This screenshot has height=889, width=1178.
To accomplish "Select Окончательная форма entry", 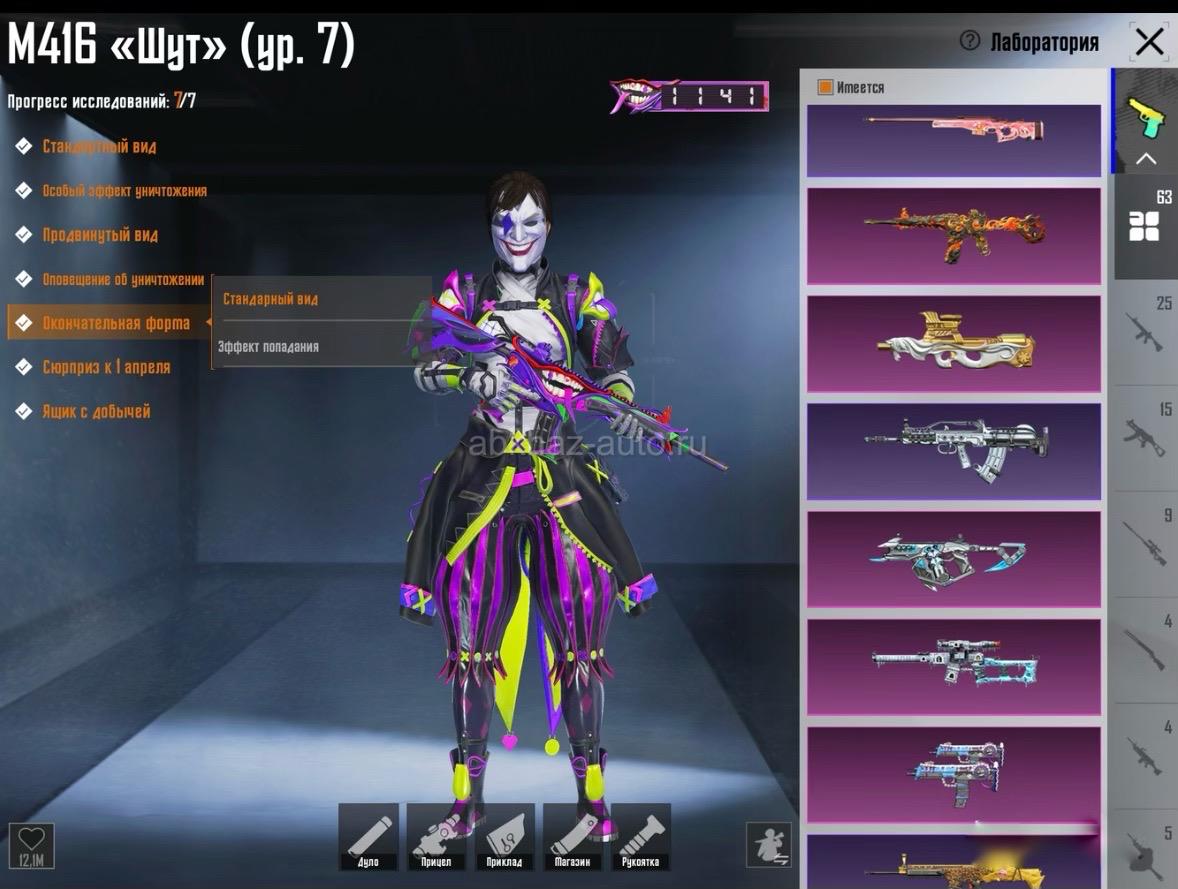I will coord(115,323).
